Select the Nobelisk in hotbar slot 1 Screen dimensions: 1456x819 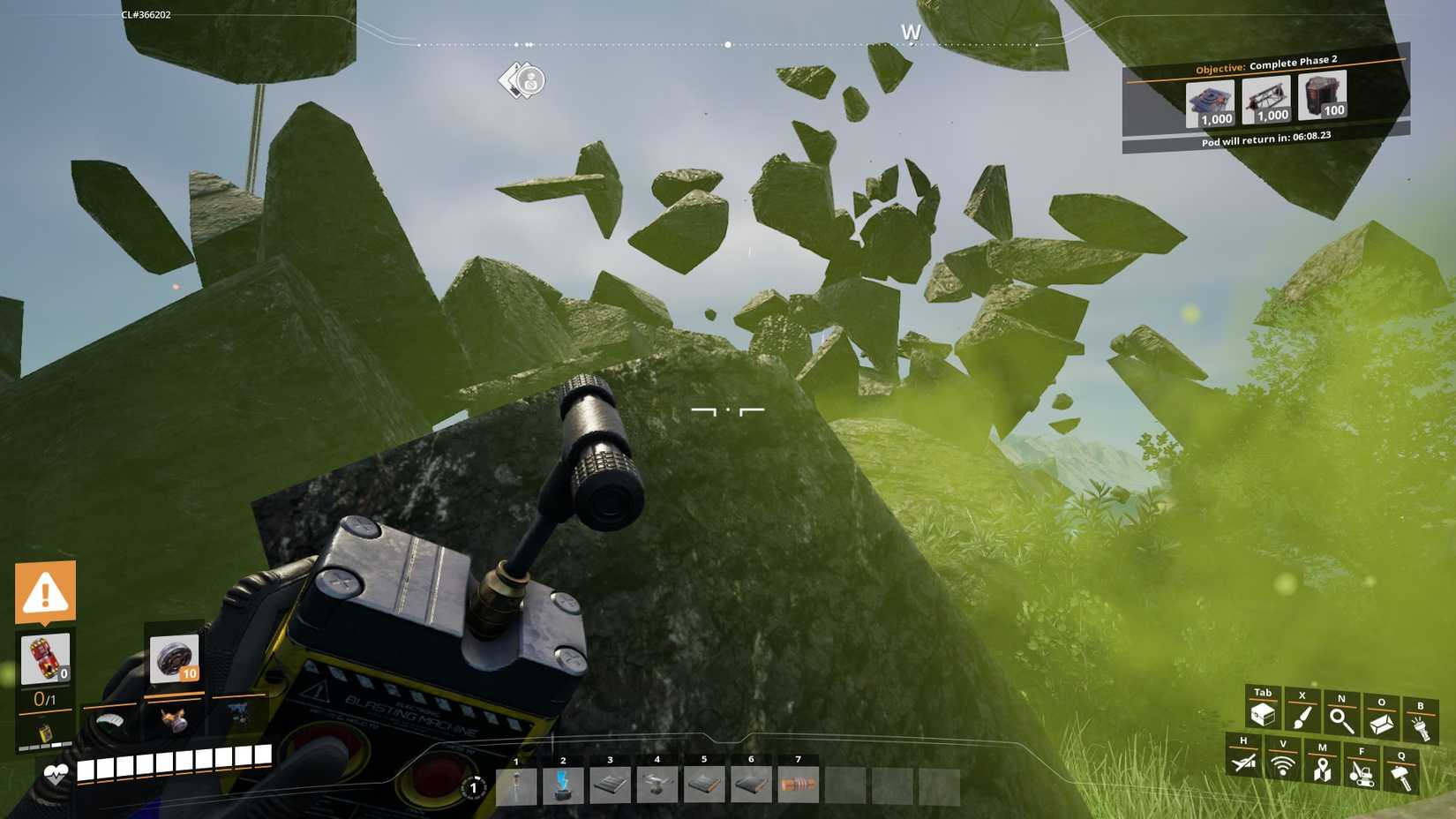click(x=516, y=785)
